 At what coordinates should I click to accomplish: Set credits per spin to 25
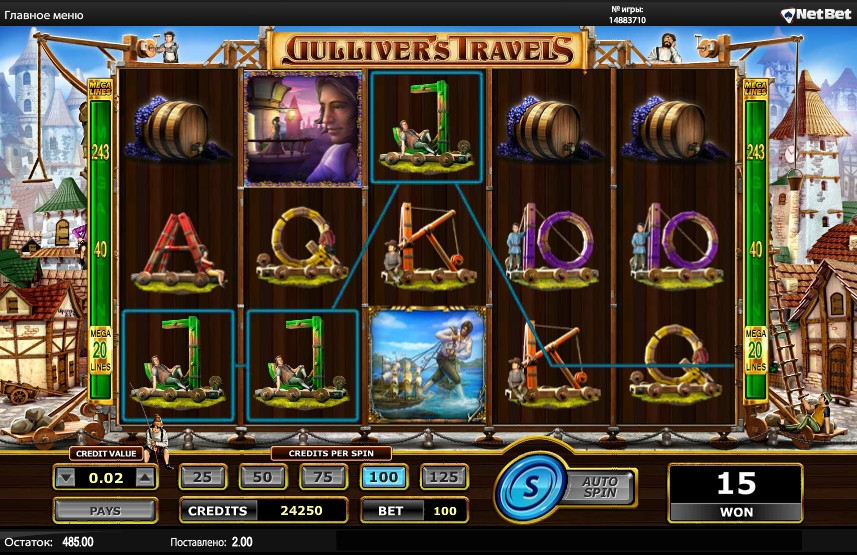(203, 478)
